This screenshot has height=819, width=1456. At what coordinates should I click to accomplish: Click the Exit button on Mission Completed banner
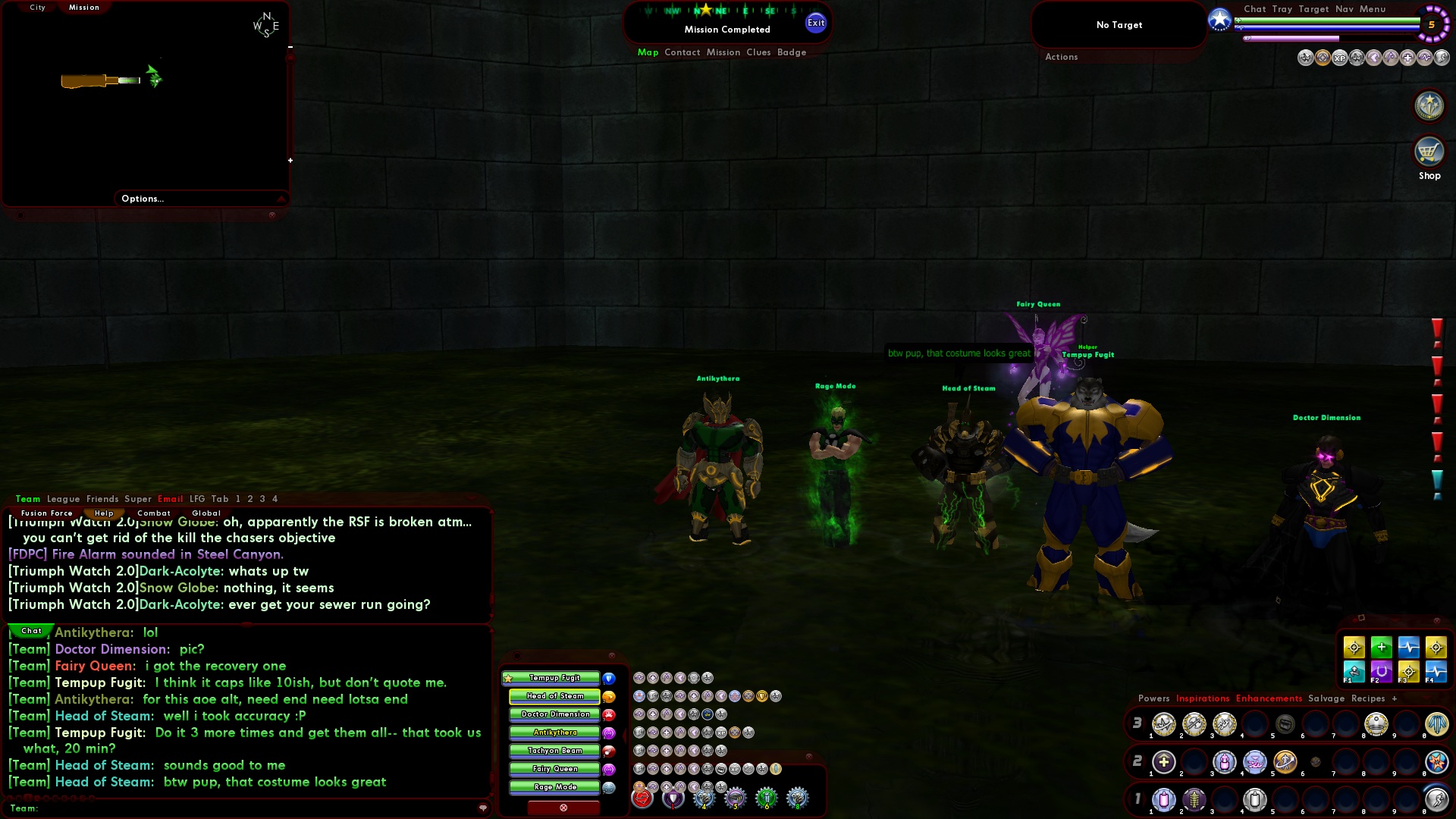[x=816, y=22]
